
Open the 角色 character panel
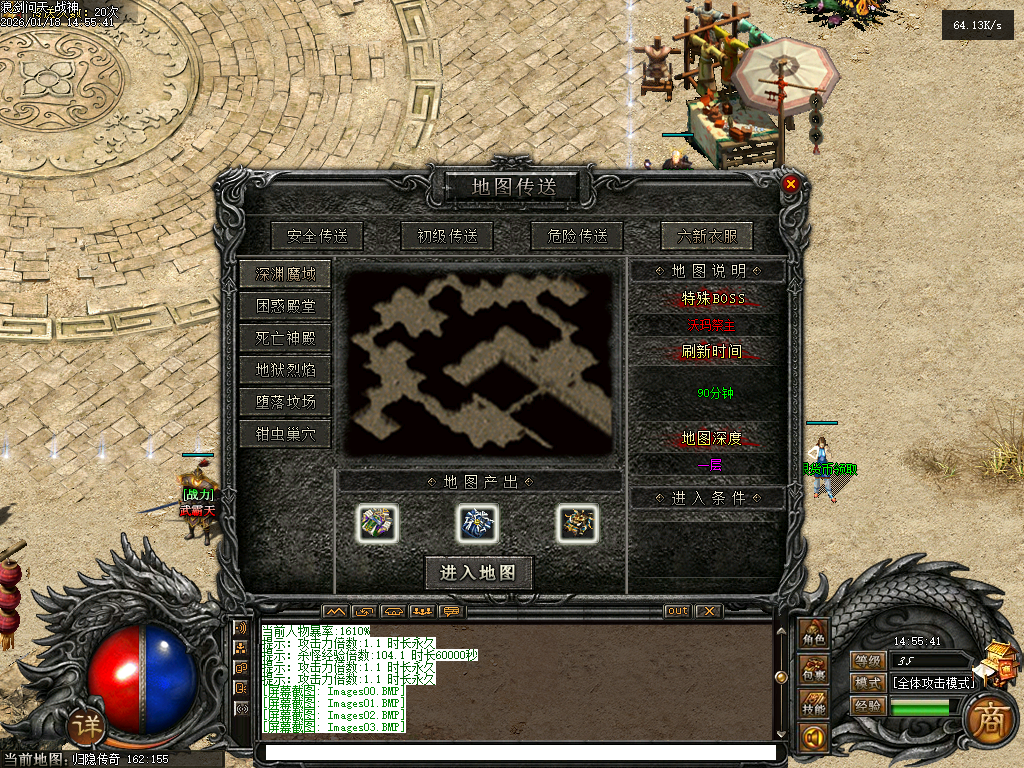coord(813,635)
